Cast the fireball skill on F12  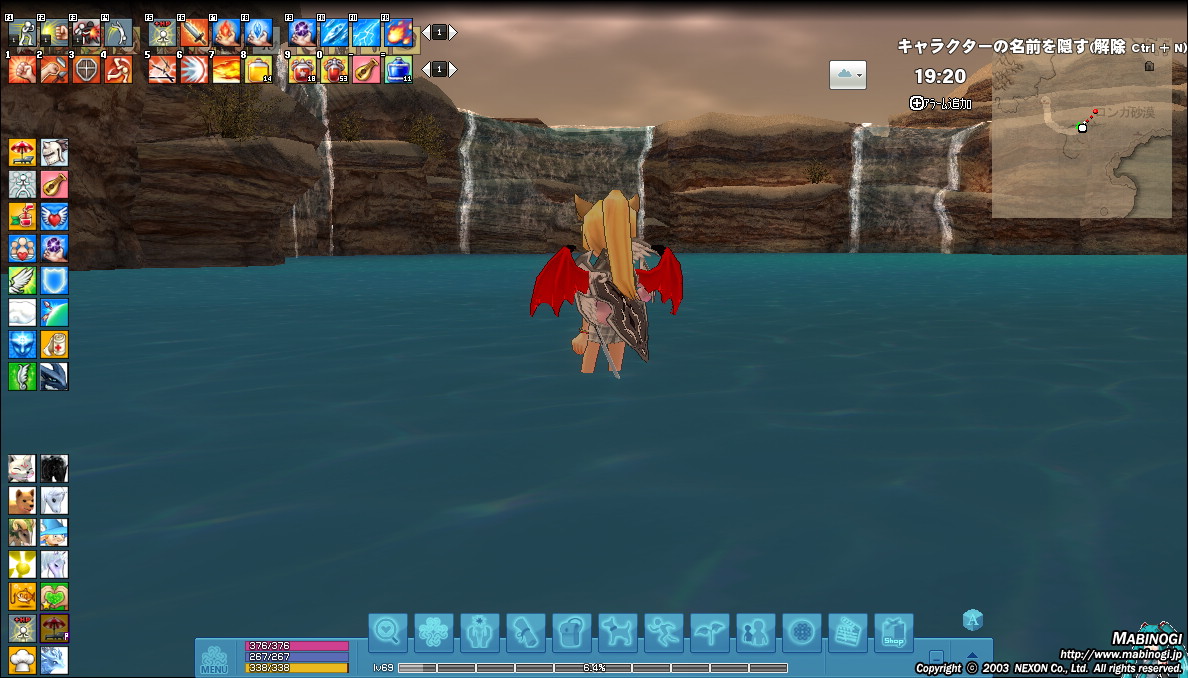[x=398, y=33]
